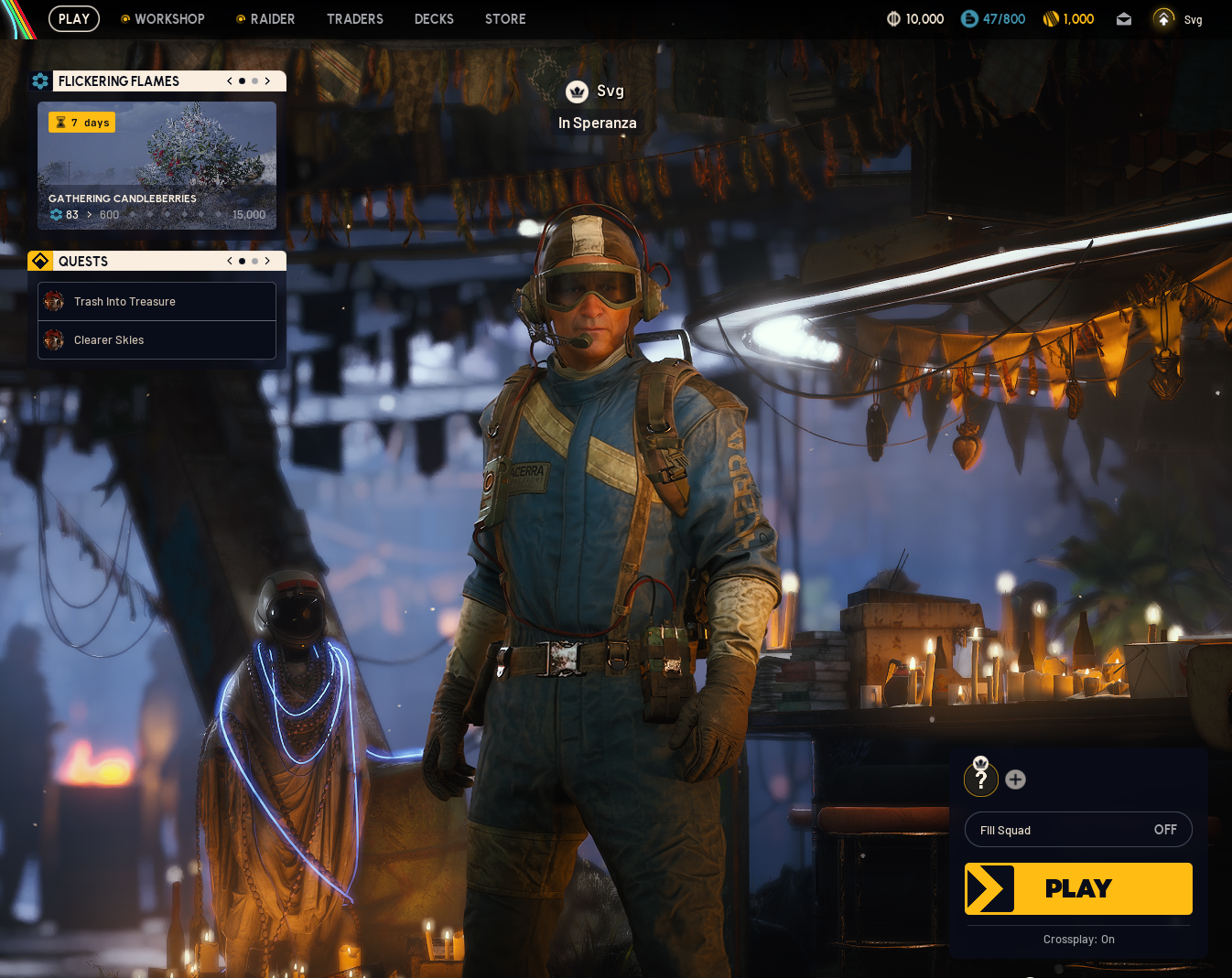Open the Svg player profile
Image resolution: width=1232 pixels, height=978 pixels.
point(1178,19)
